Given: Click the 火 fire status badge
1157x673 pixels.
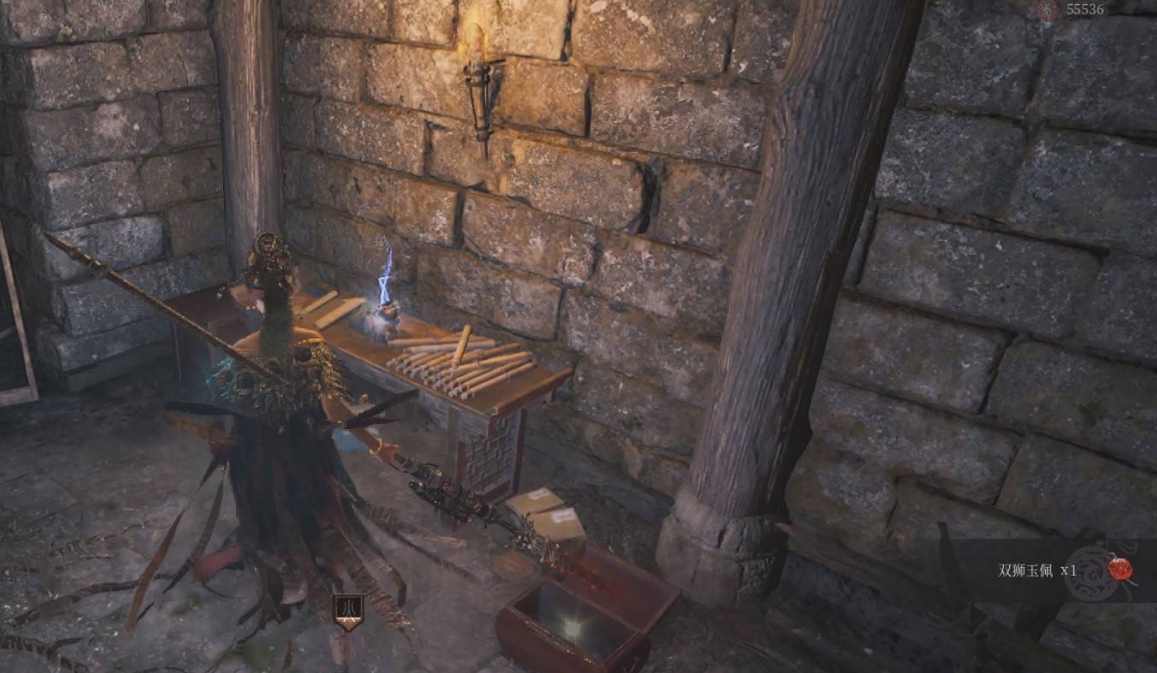Looking at the screenshot, I should coord(347,610).
